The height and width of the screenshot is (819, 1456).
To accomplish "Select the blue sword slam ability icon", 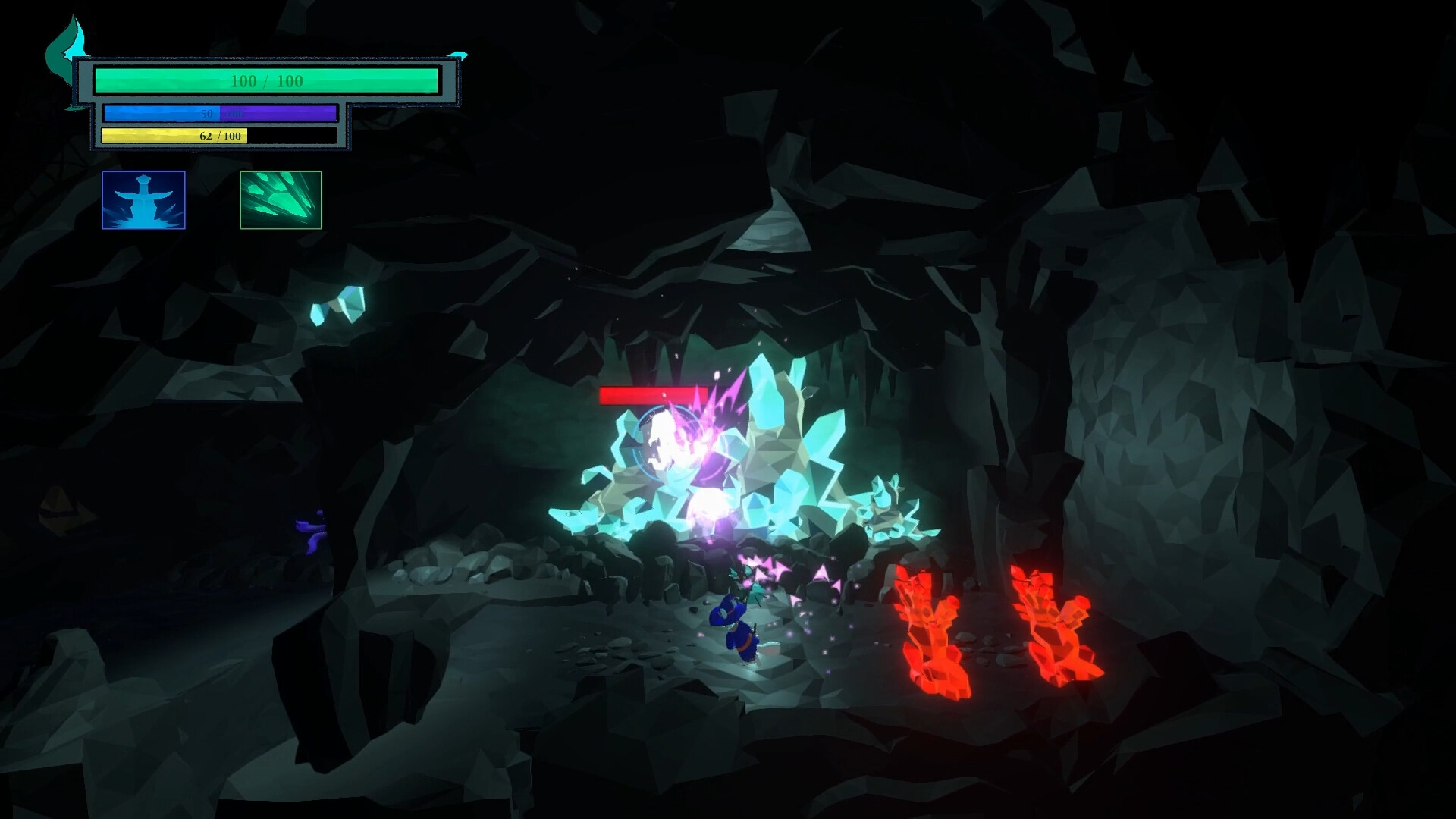I will [x=143, y=200].
